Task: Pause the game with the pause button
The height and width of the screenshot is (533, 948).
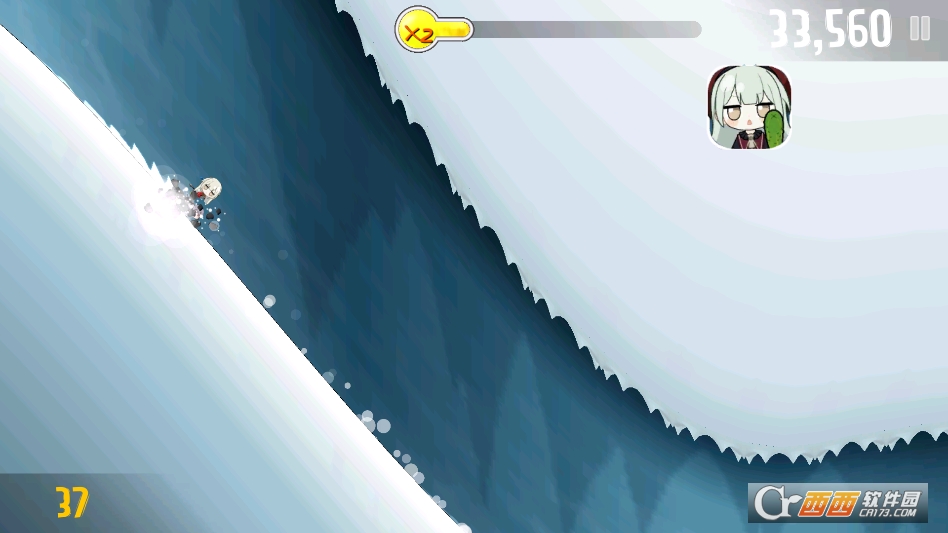Action: click(x=919, y=29)
